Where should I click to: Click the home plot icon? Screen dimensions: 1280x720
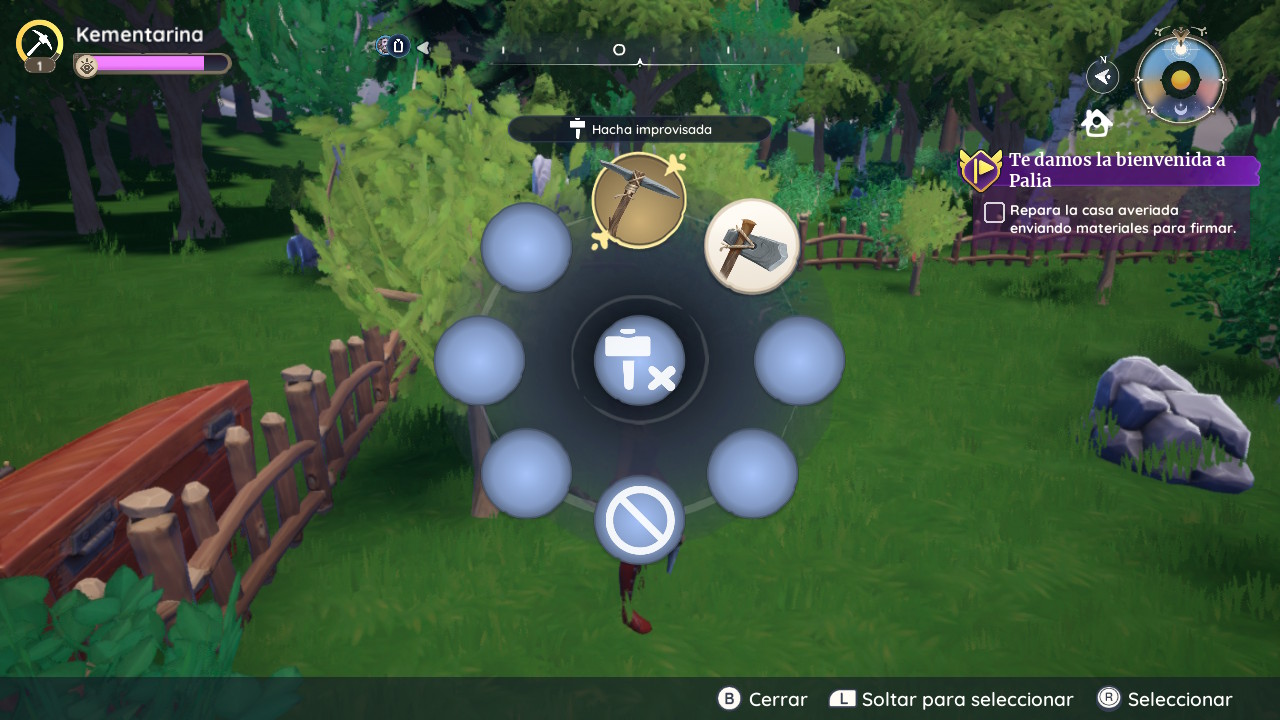[x=1097, y=123]
